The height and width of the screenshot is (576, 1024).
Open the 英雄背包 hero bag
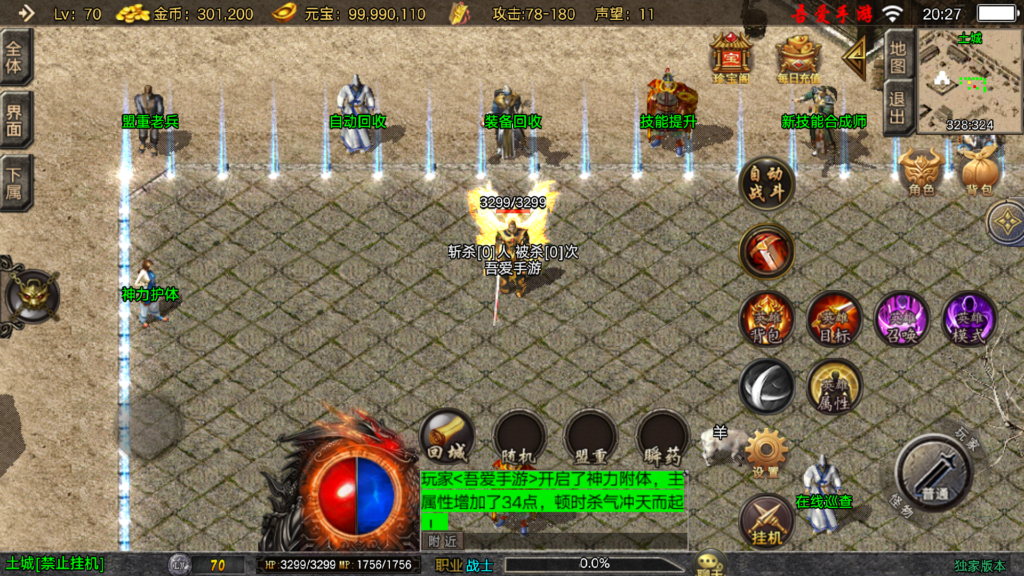click(x=767, y=320)
